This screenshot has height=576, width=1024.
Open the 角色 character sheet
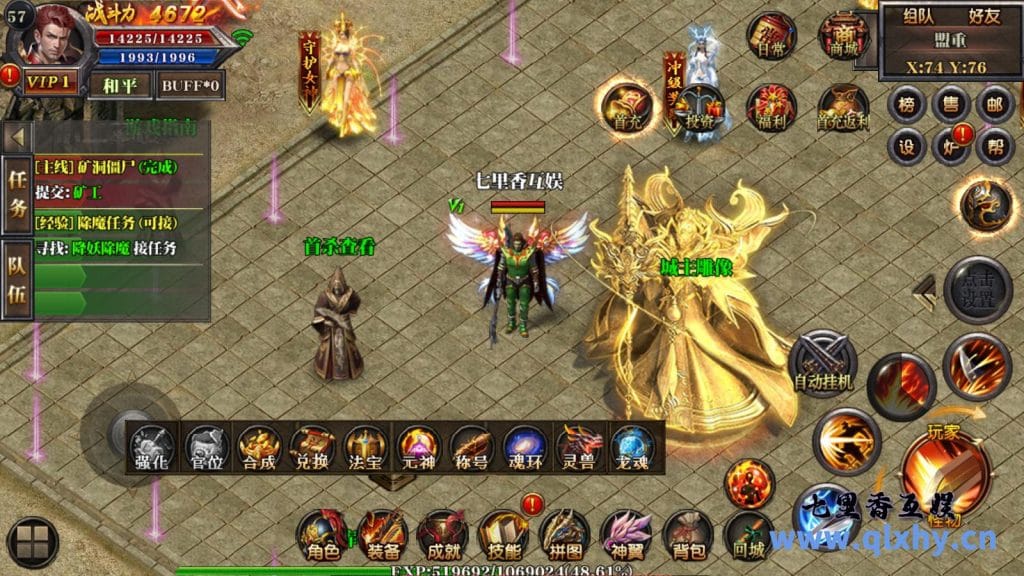coord(321,534)
